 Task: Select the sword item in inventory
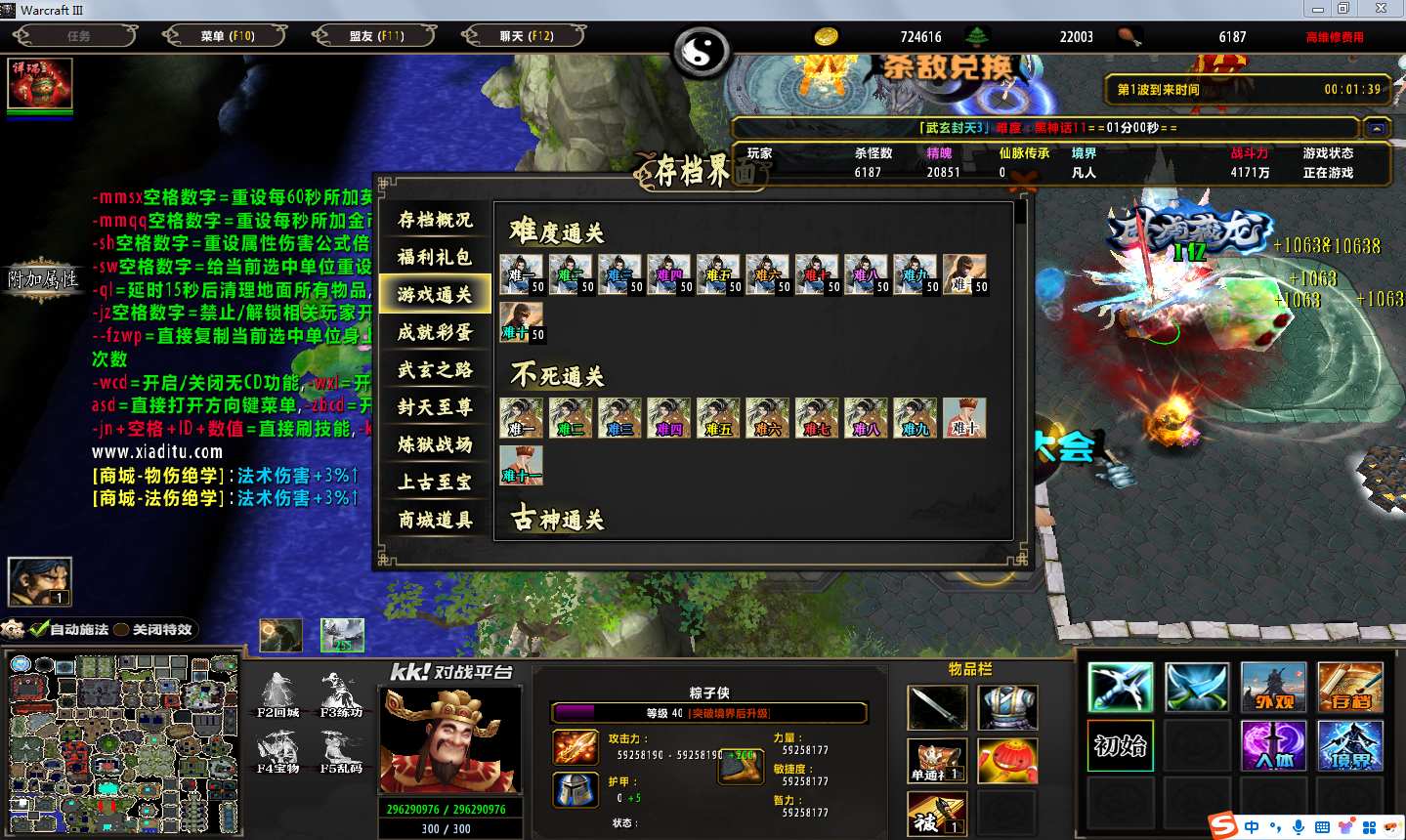[x=937, y=707]
